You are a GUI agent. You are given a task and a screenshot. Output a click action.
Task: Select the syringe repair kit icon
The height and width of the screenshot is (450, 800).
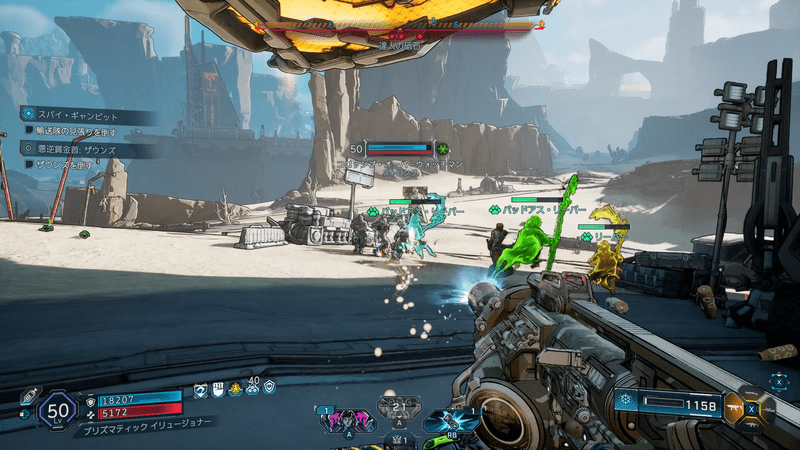point(29,396)
